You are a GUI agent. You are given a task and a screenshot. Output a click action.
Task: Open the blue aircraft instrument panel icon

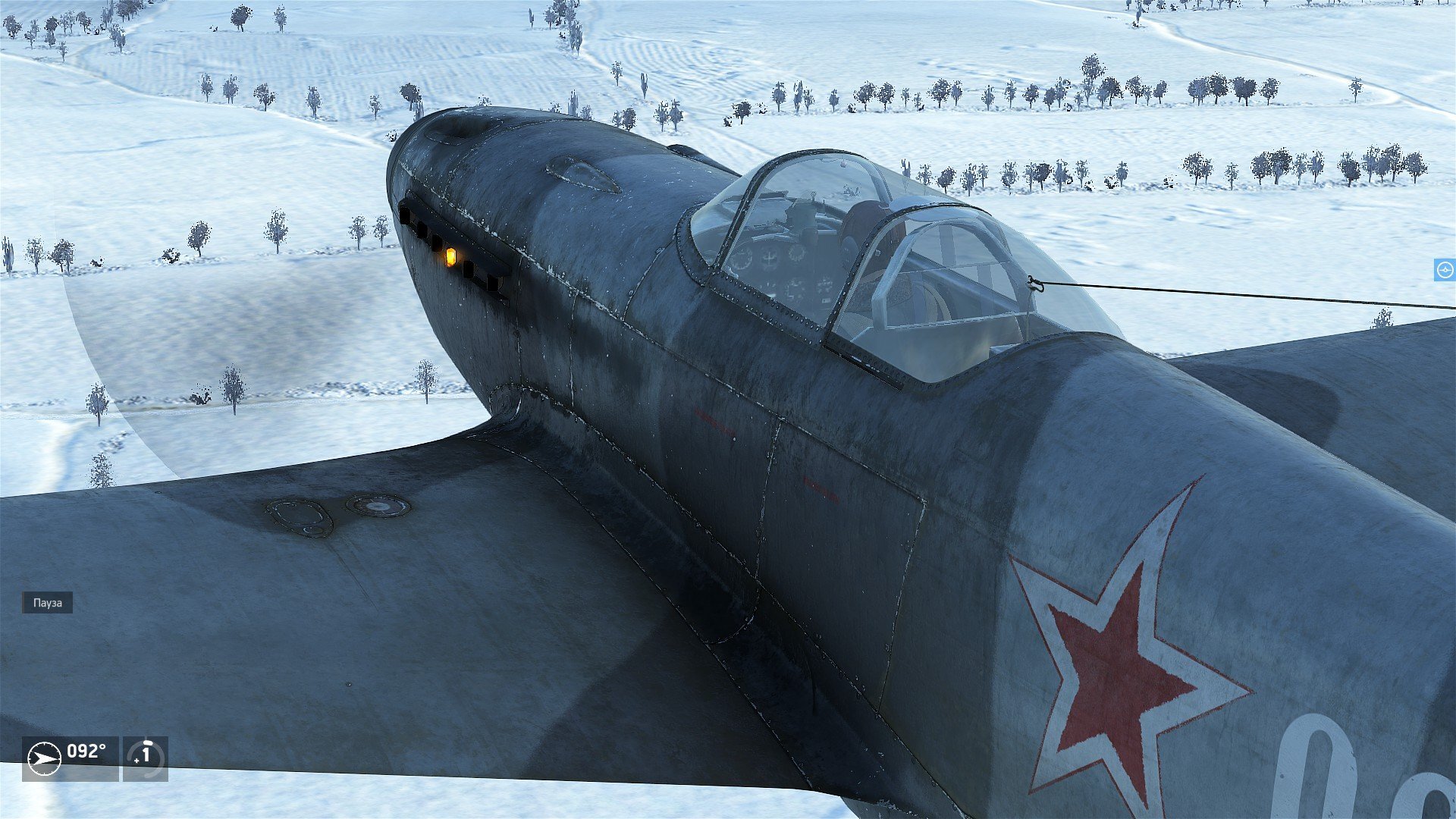(1445, 270)
